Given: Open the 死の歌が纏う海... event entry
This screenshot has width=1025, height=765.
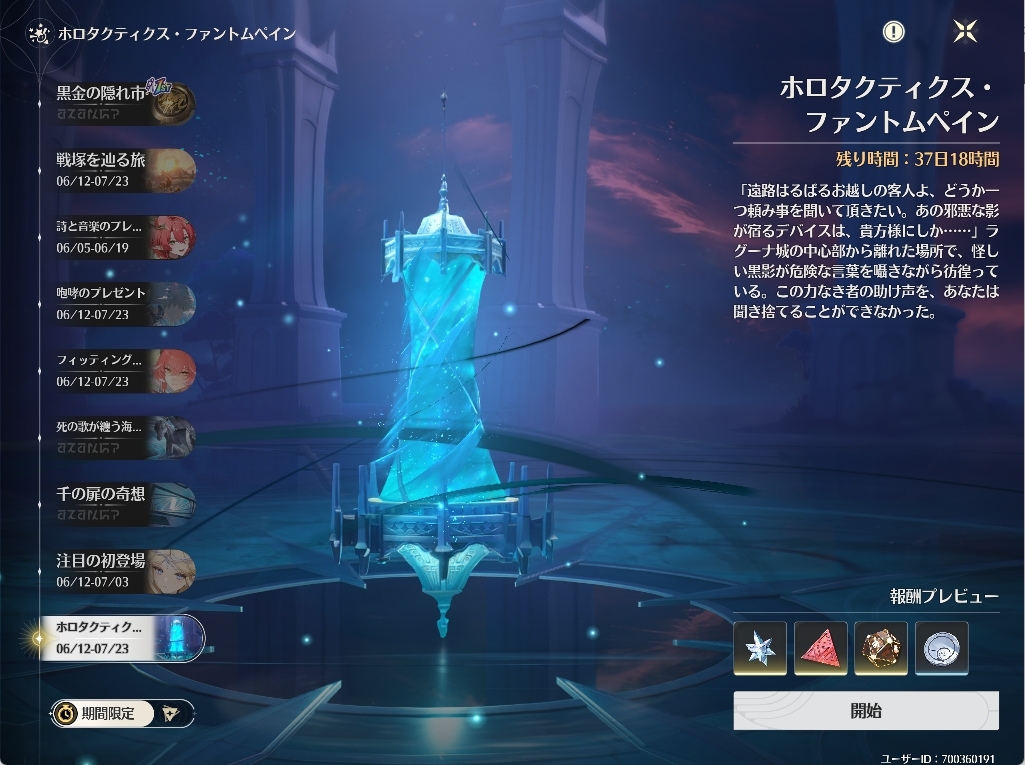Looking at the screenshot, I should click(124, 436).
